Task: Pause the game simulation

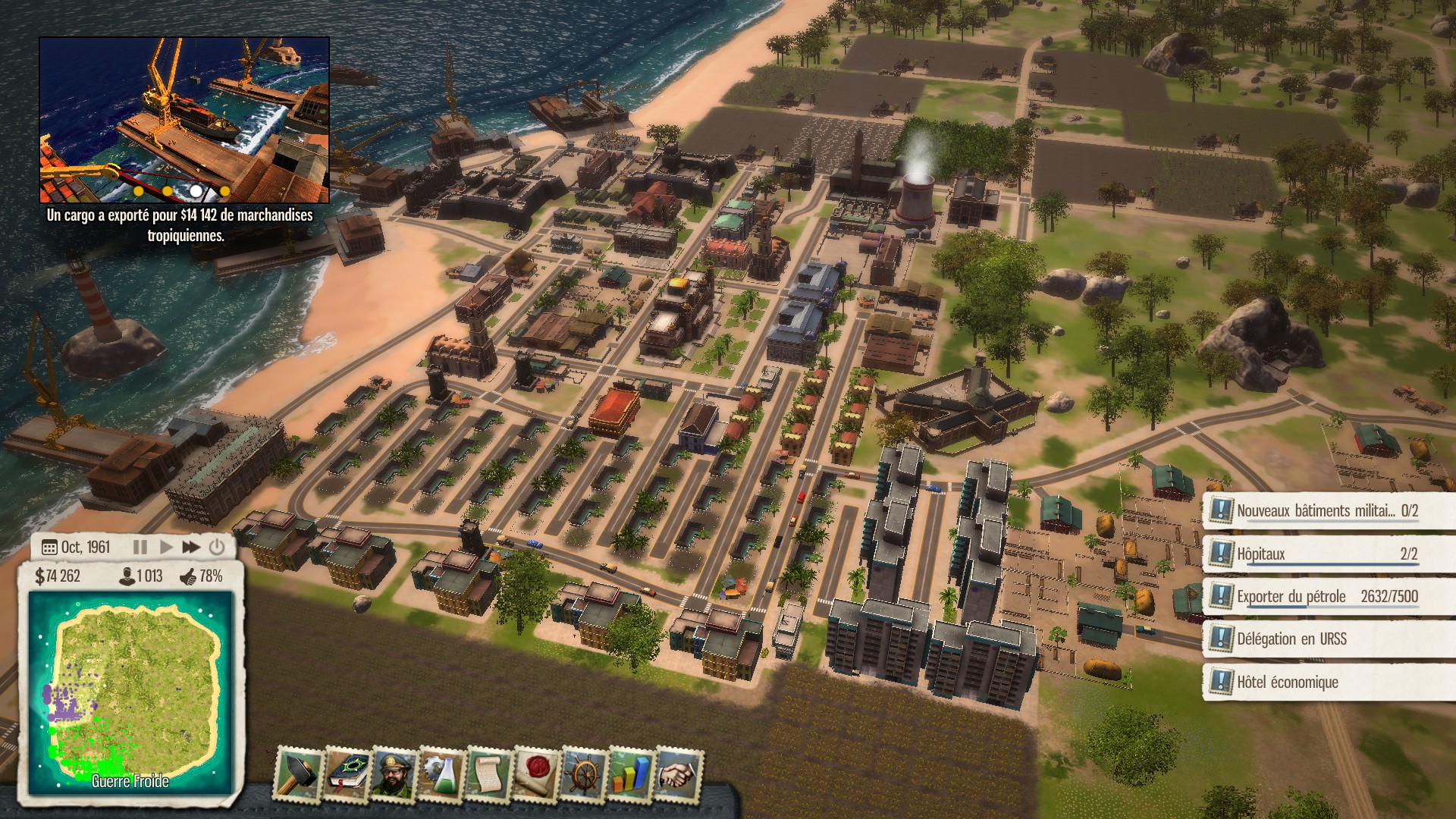Action: [x=140, y=546]
